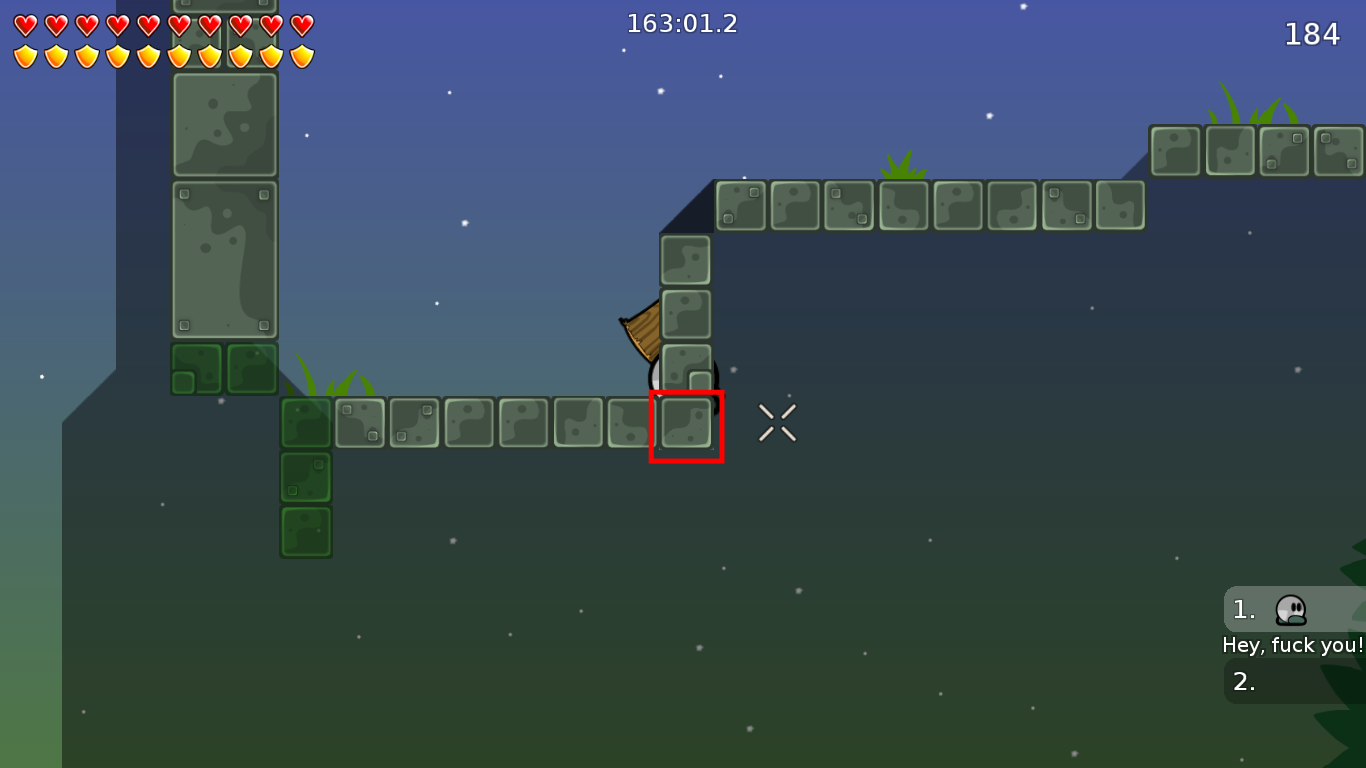The image size is (1366, 768).
Task: Click the tall stone pillar at top left
Action: tap(223, 200)
